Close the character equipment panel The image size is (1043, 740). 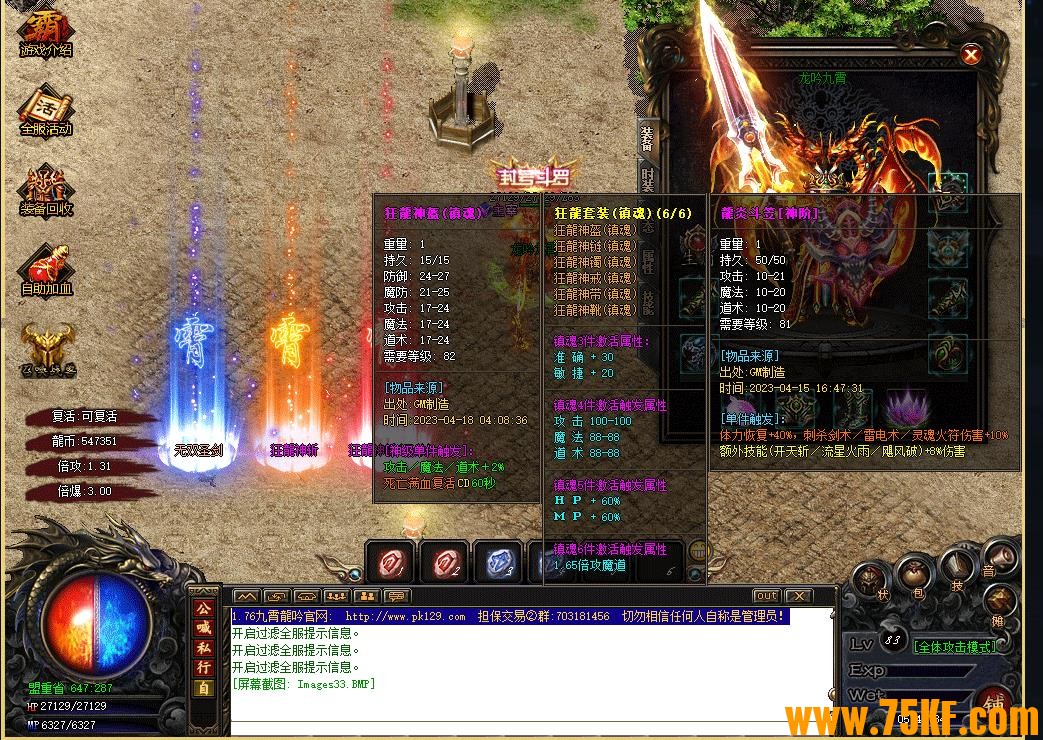969,55
